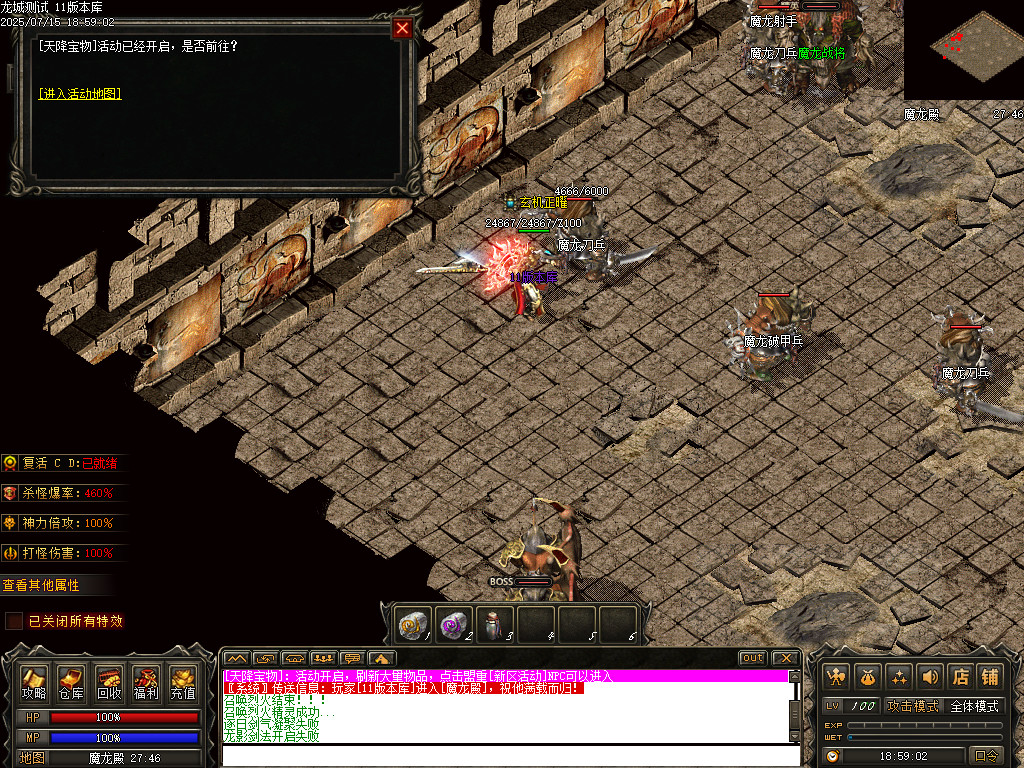Open the 攻略 guide menu

[34, 682]
